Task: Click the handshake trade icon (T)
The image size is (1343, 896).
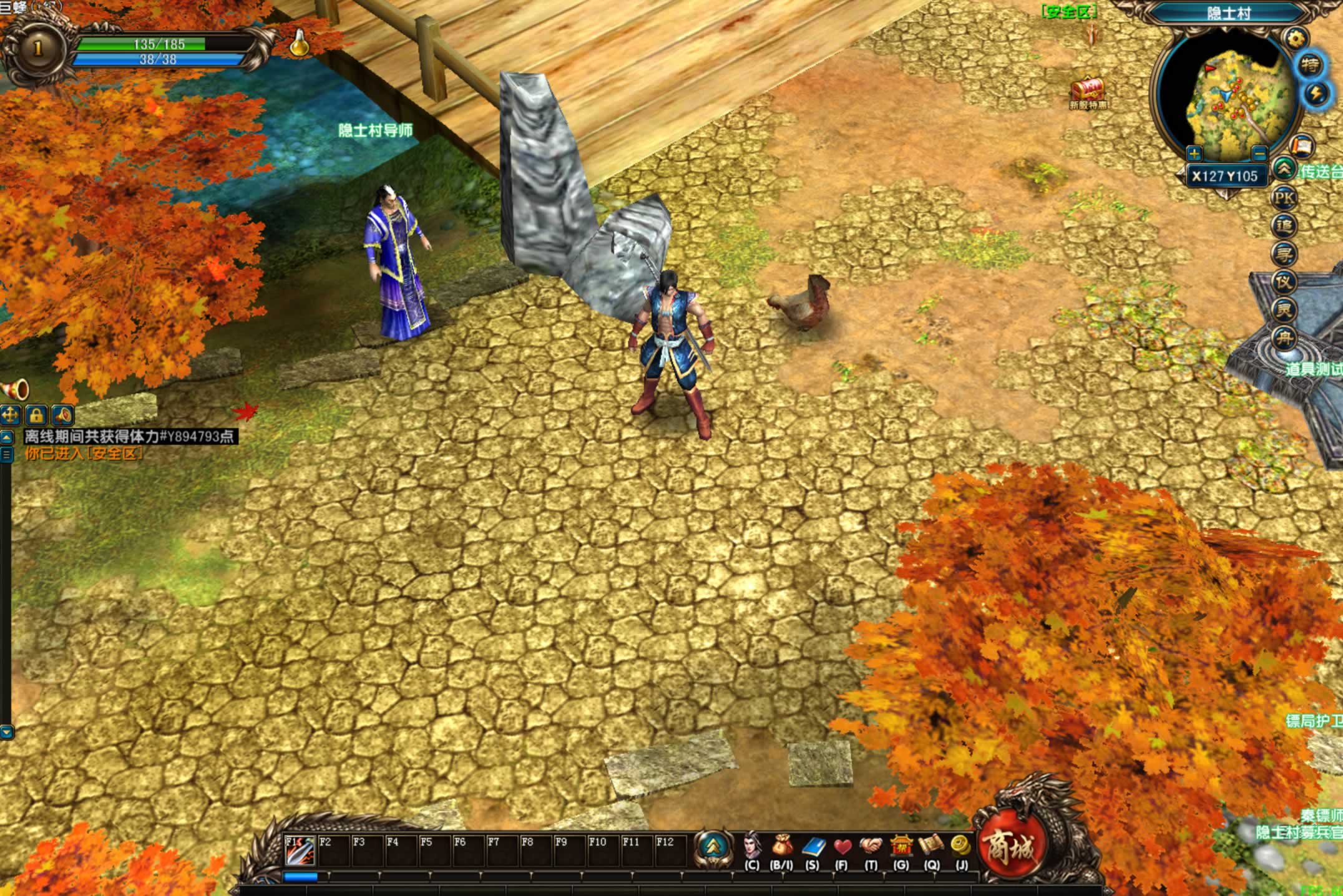Action: point(871,846)
